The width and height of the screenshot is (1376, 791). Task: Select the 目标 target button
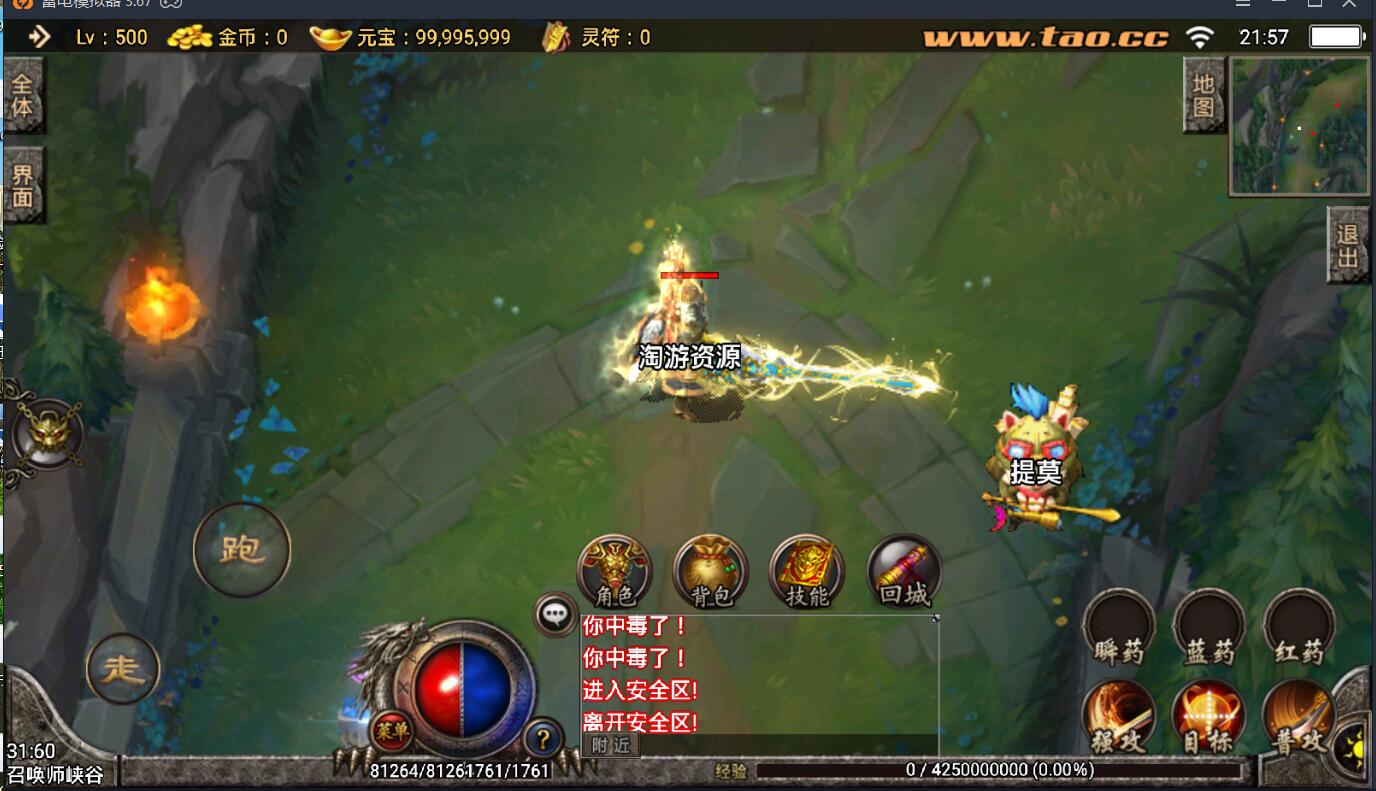tap(1209, 717)
